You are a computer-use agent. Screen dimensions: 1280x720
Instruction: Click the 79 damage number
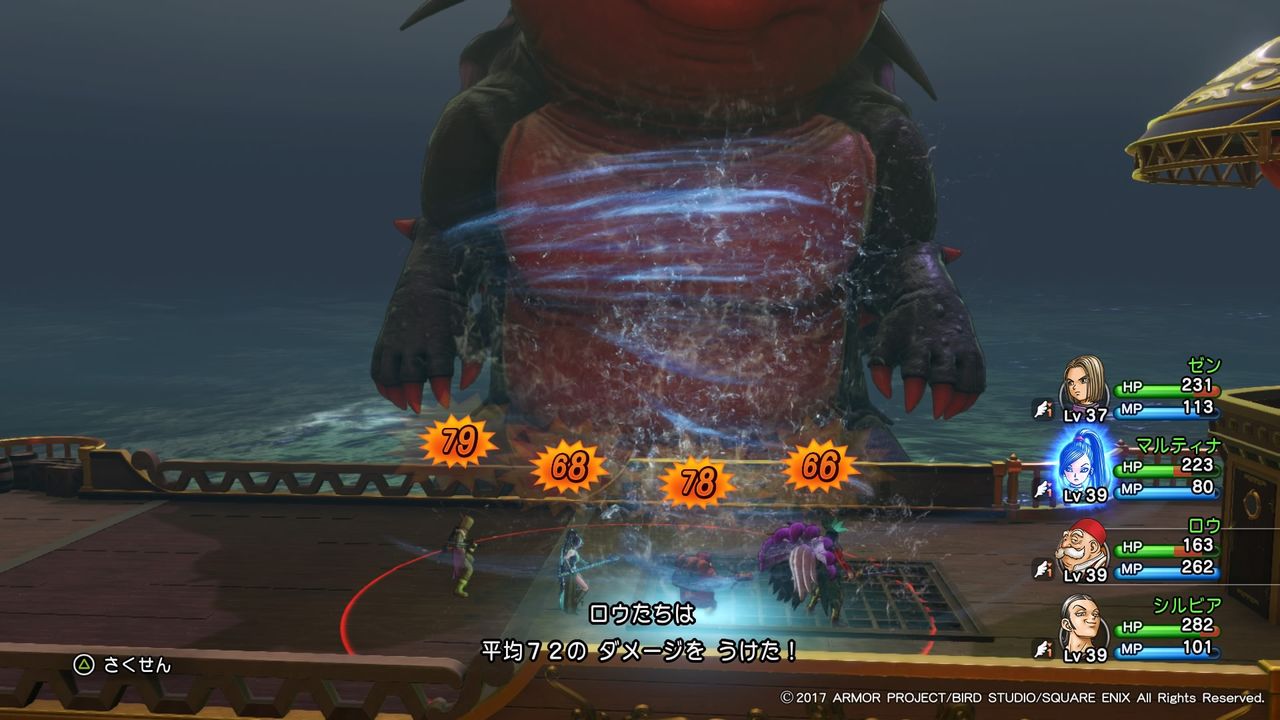[459, 441]
